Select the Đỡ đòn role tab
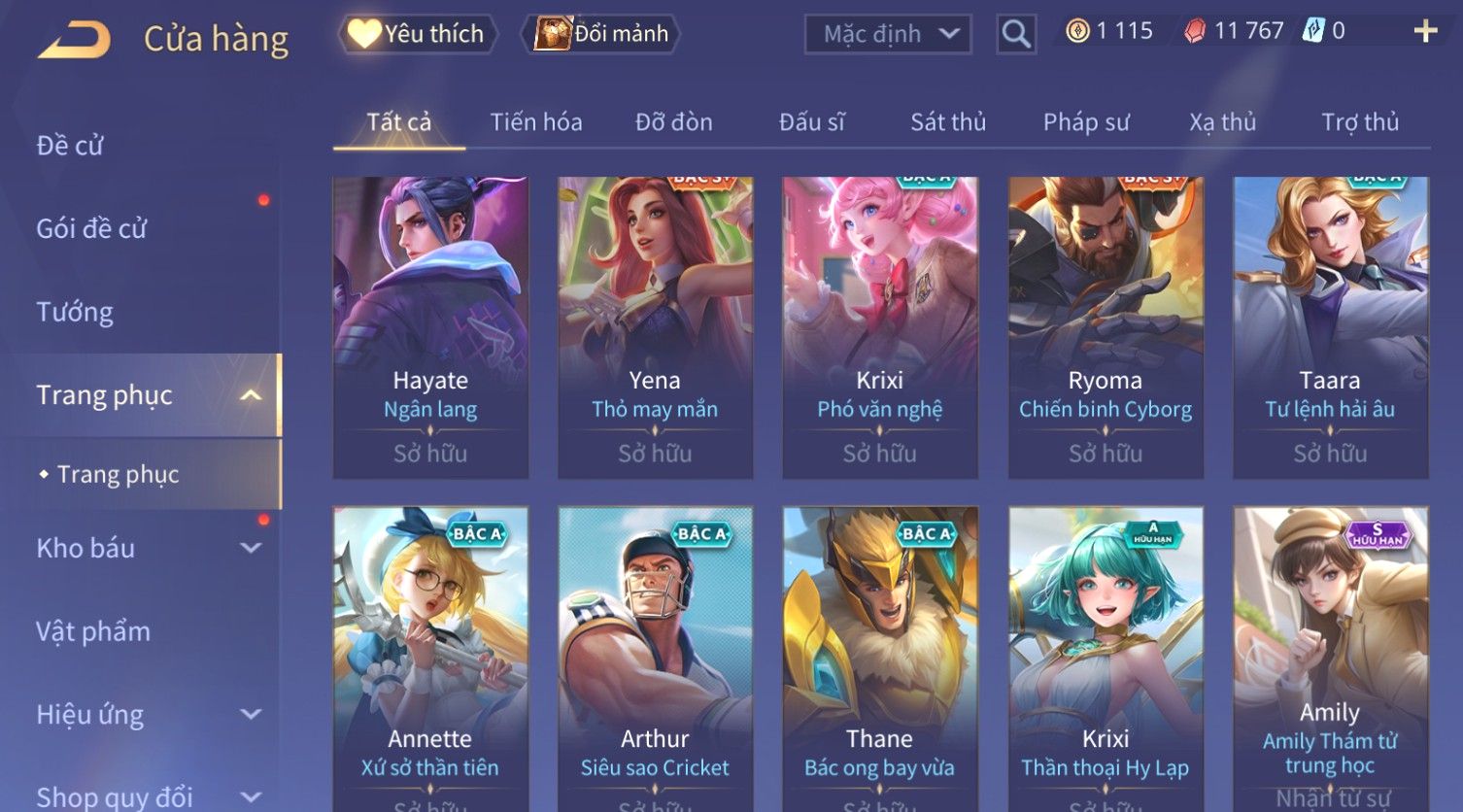This screenshot has height=812, width=1463. click(x=673, y=122)
